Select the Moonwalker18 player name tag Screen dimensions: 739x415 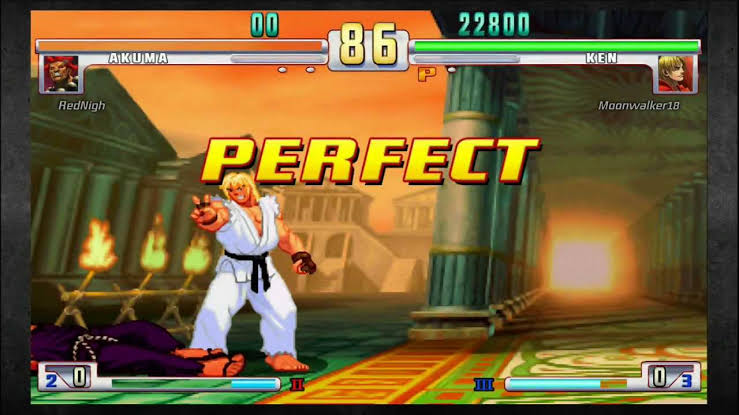pyautogui.click(x=638, y=105)
